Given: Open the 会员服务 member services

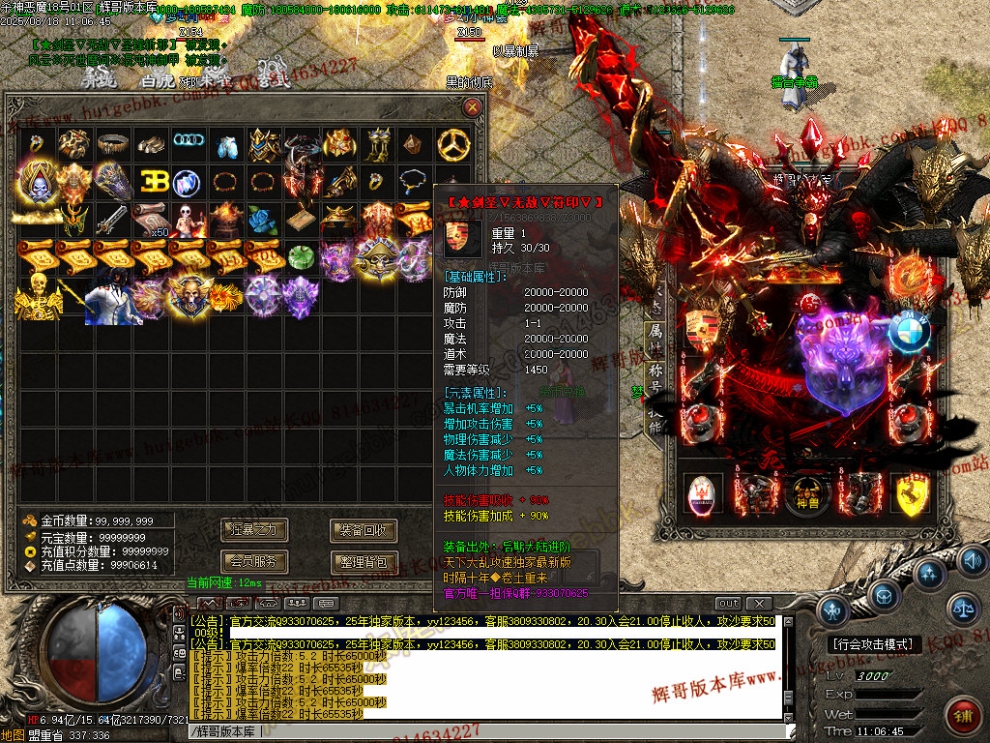Looking at the screenshot, I should [x=254, y=561].
